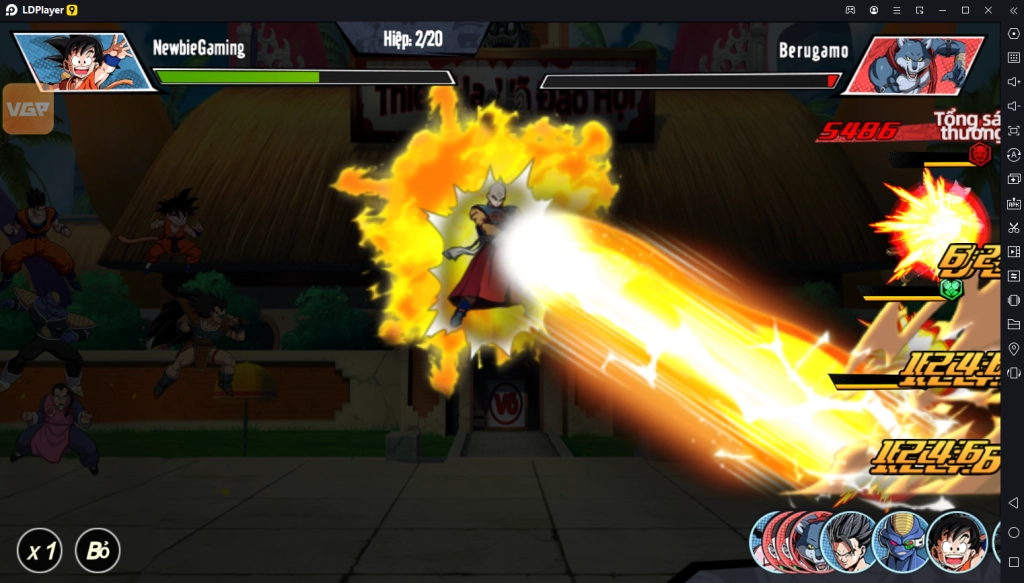Skip the battle with the Bỏ button
The height and width of the screenshot is (583, 1024).
pyautogui.click(x=97, y=551)
